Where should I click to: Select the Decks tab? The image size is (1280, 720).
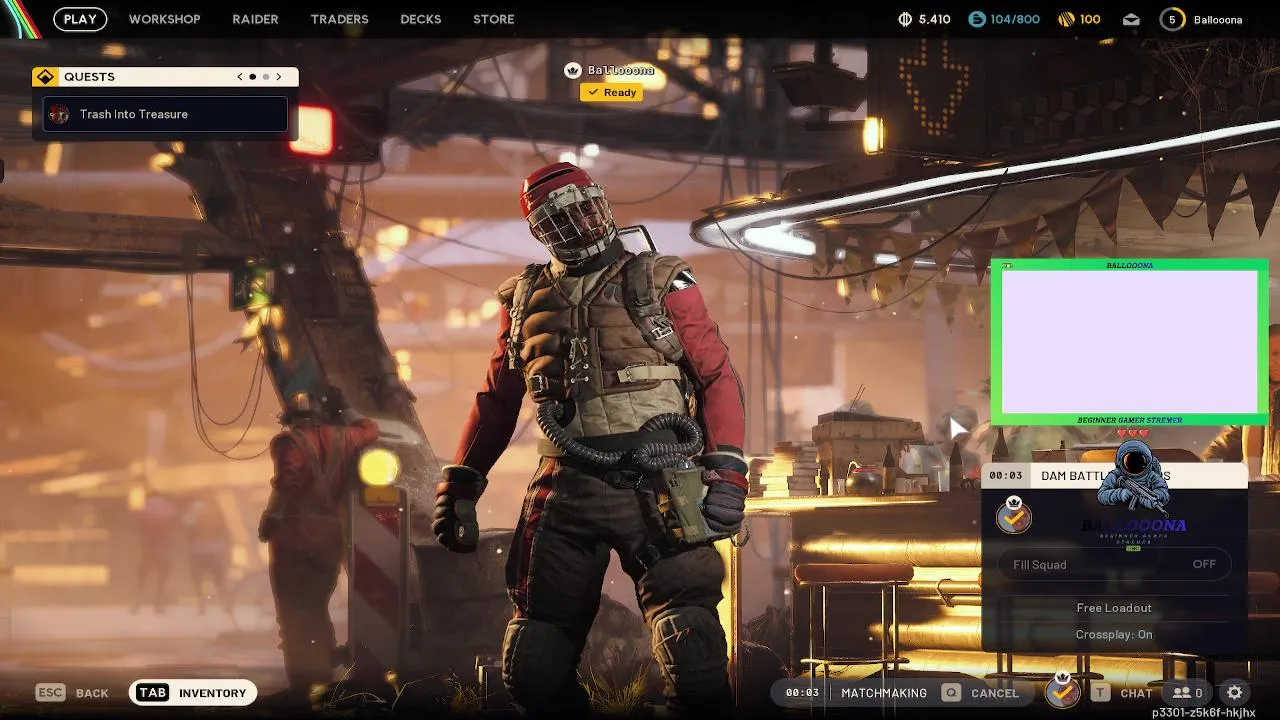tap(420, 19)
